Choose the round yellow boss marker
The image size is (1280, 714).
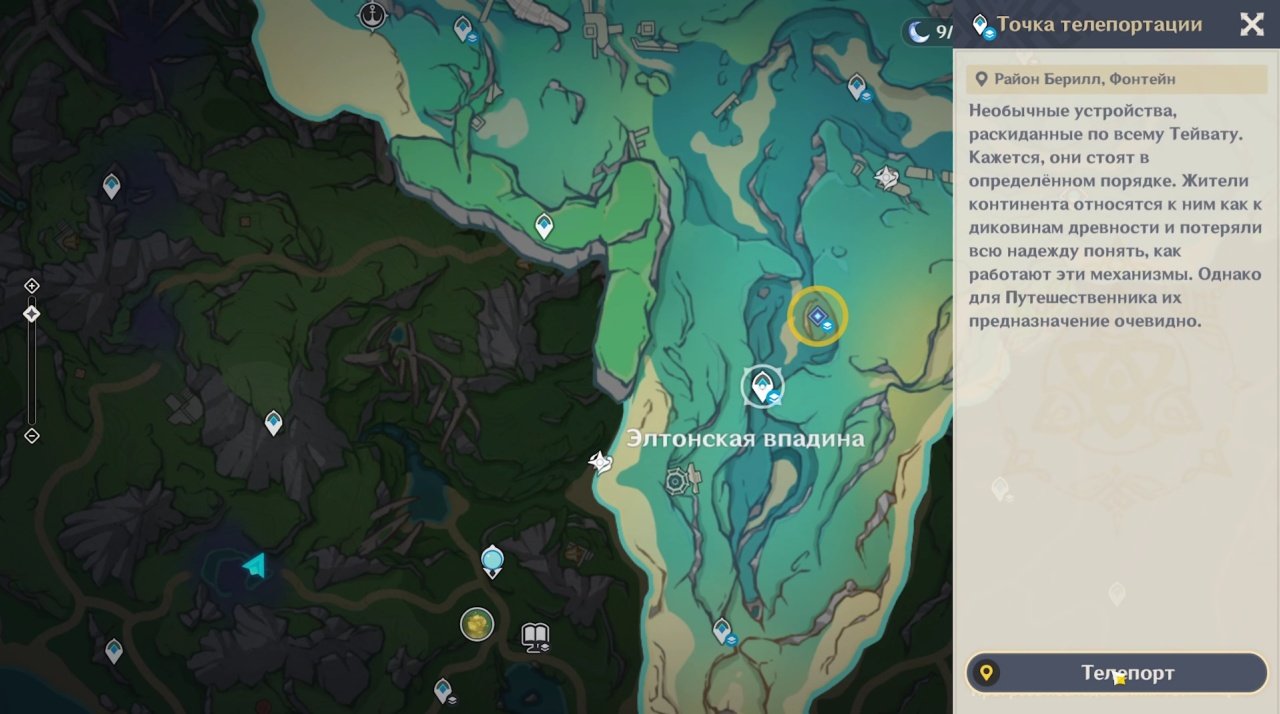(478, 624)
